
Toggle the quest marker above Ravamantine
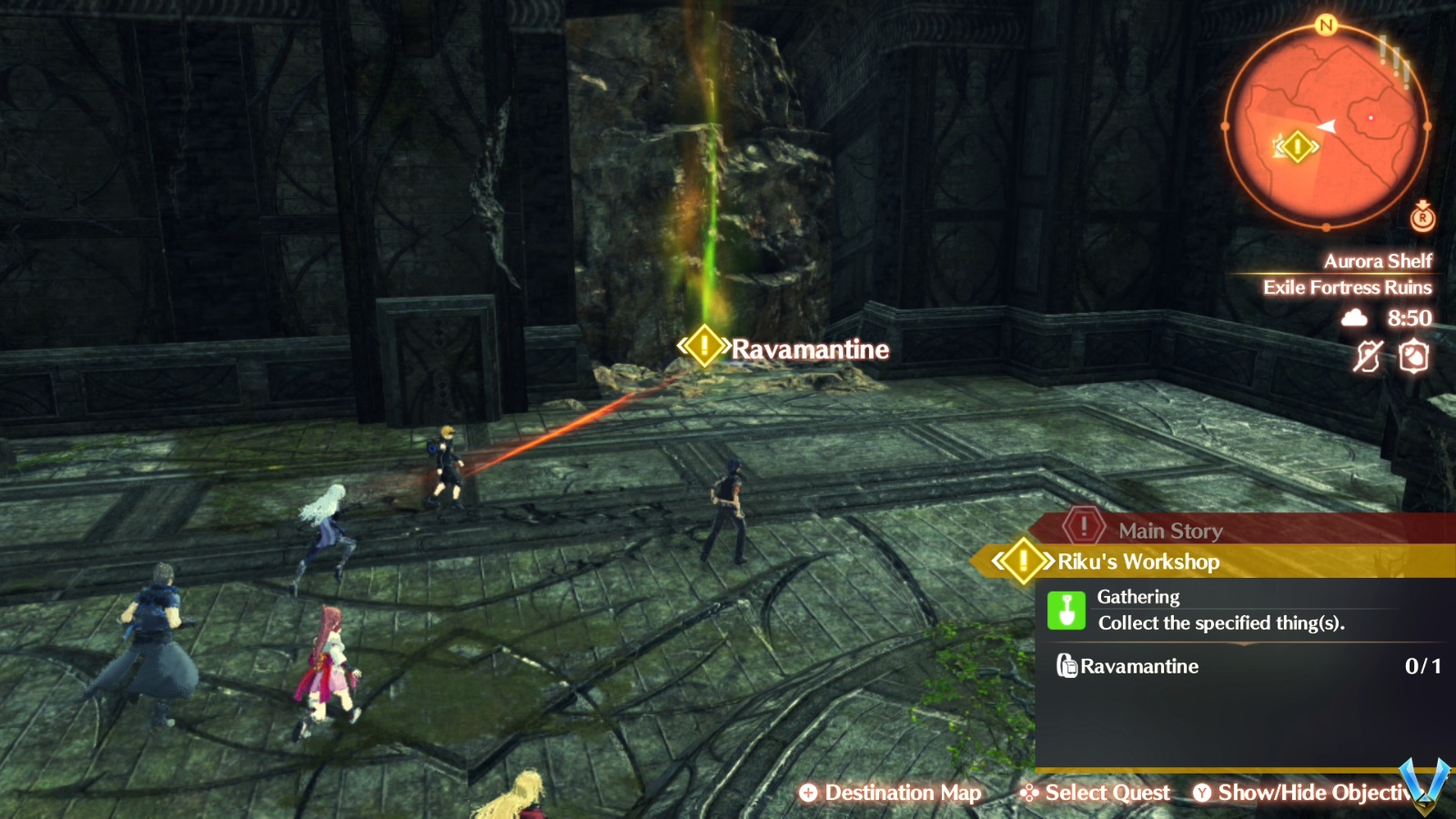pyautogui.click(x=703, y=345)
